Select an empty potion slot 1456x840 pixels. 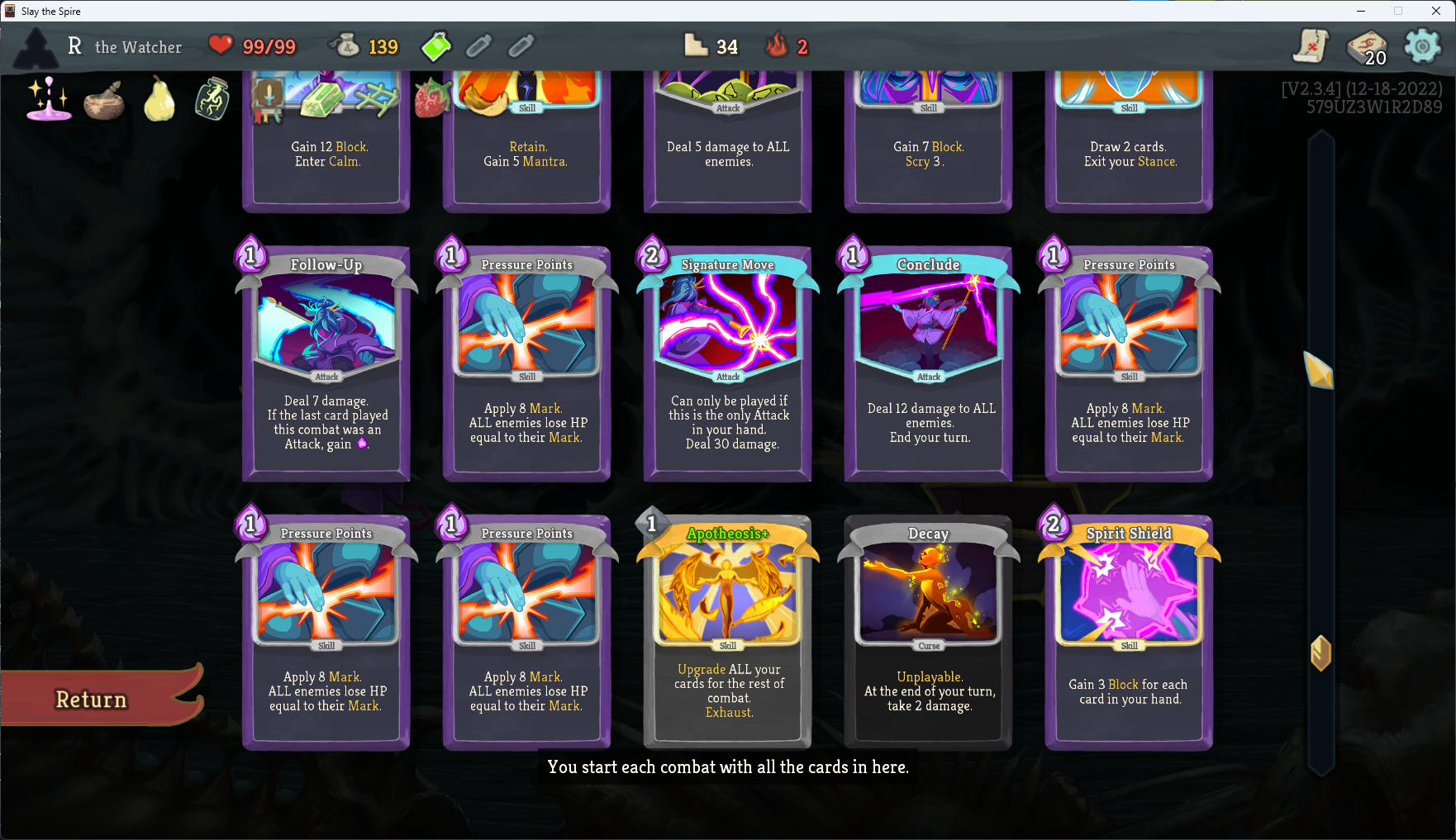coord(479,46)
